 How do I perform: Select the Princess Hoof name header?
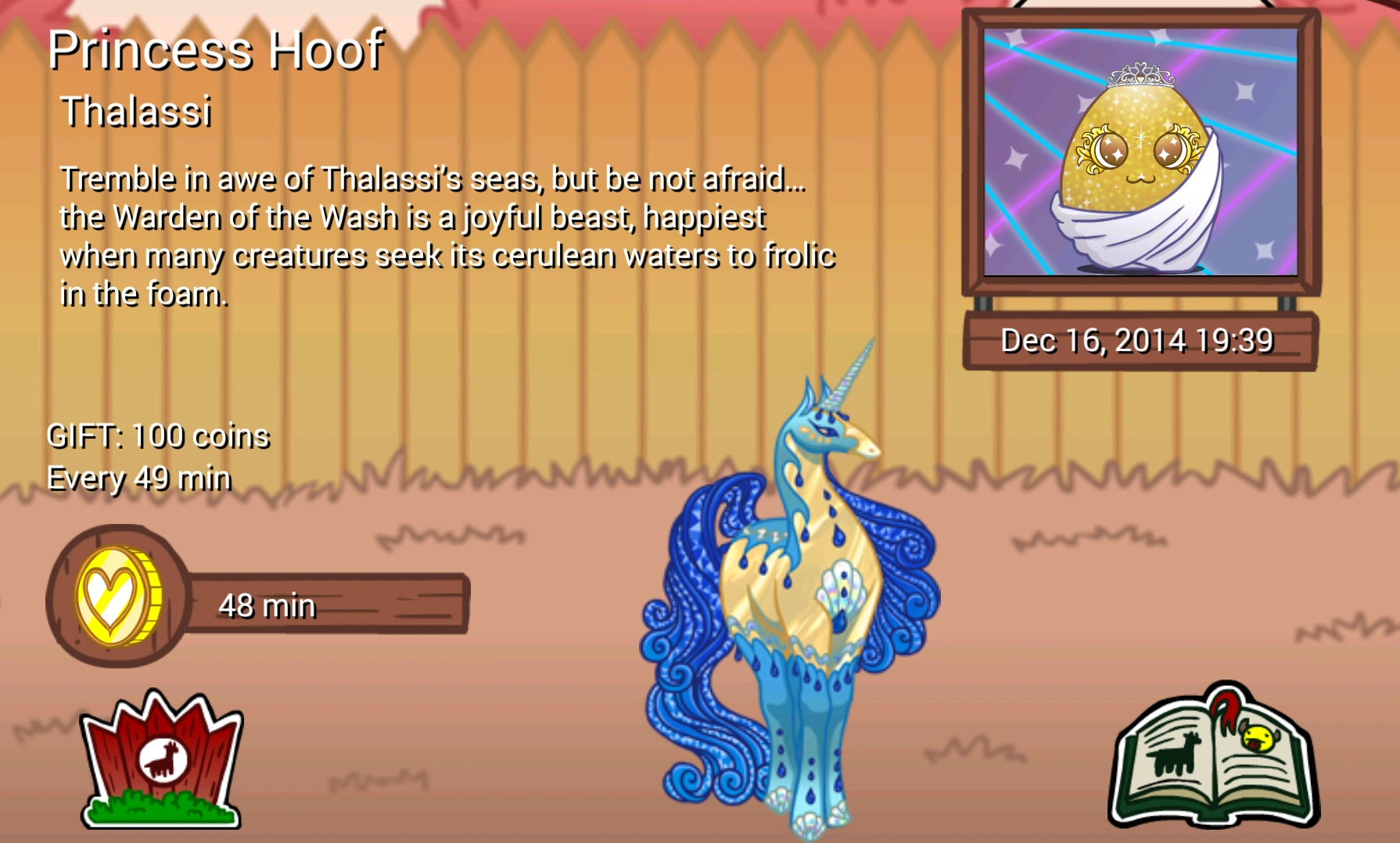pyautogui.click(x=217, y=51)
